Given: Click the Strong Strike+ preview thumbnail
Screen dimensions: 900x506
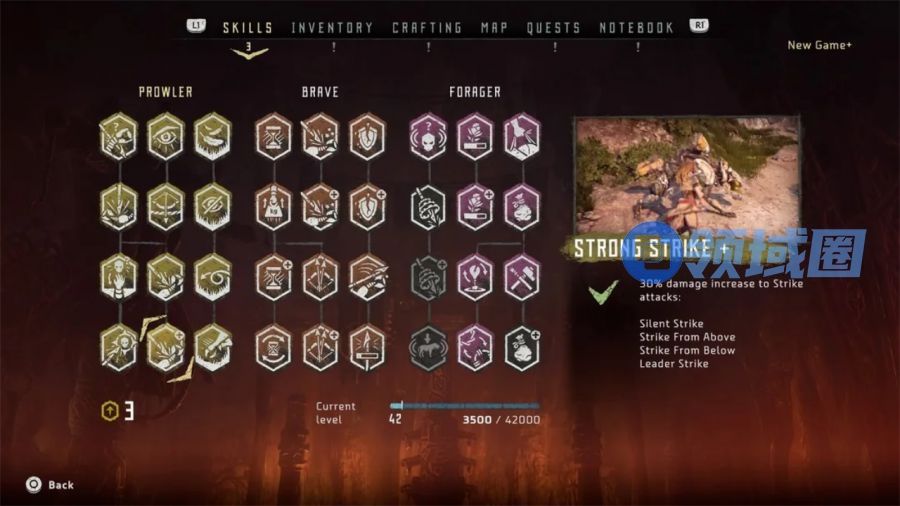Looking at the screenshot, I should (685, 175).
